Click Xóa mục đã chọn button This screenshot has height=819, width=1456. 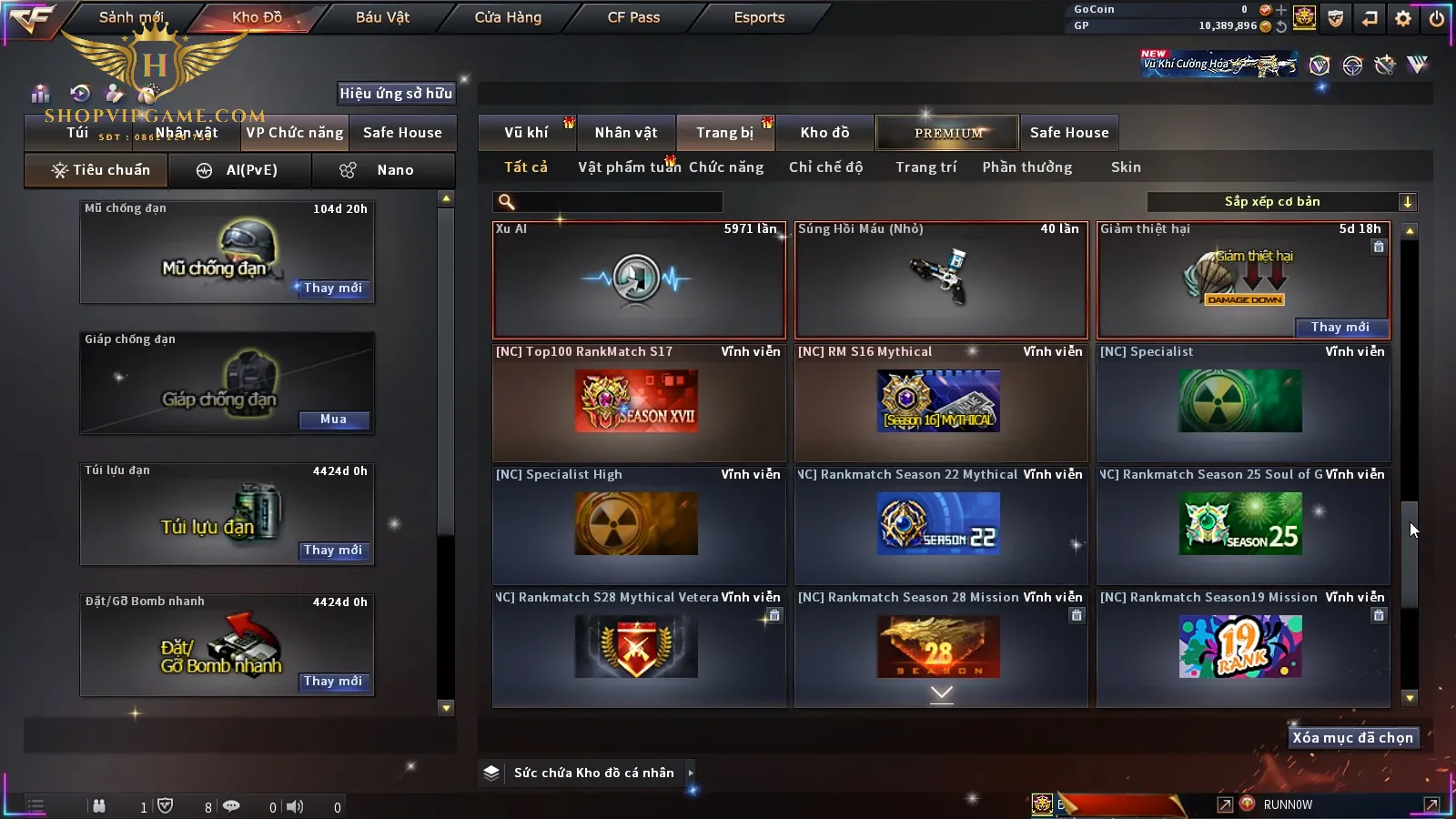click(x=1352, y=738)
